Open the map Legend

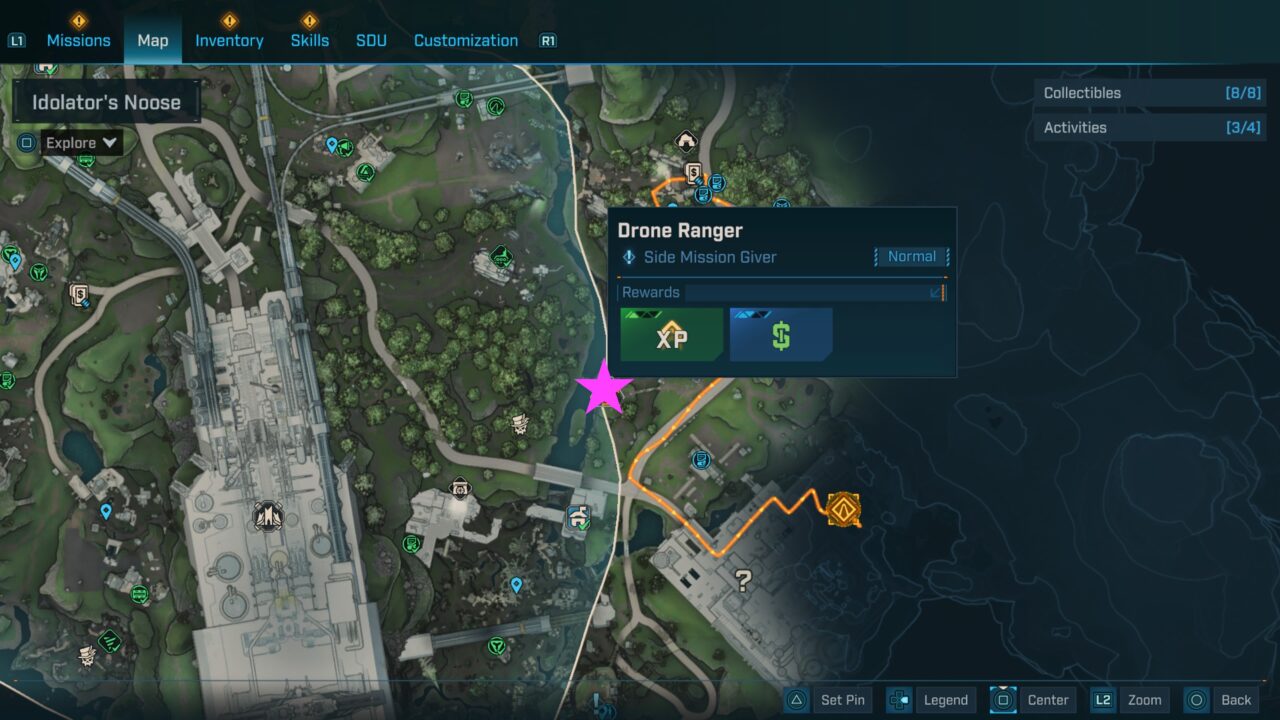tap(944, 700)
